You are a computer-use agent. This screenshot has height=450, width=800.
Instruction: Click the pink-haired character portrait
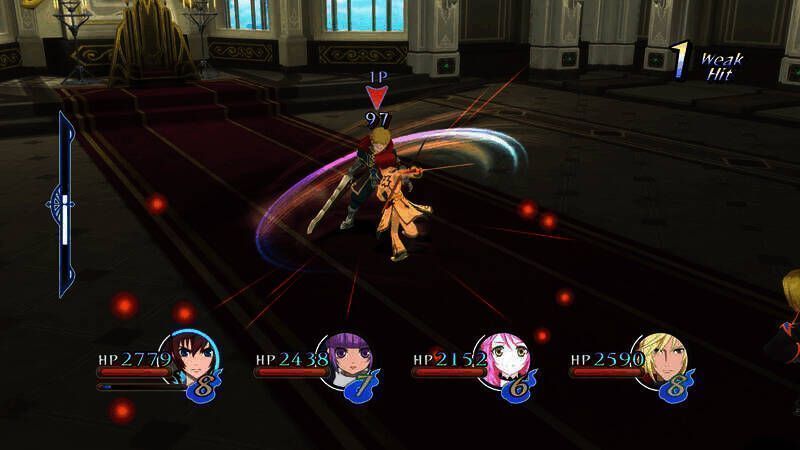click(x=506, y=360)
